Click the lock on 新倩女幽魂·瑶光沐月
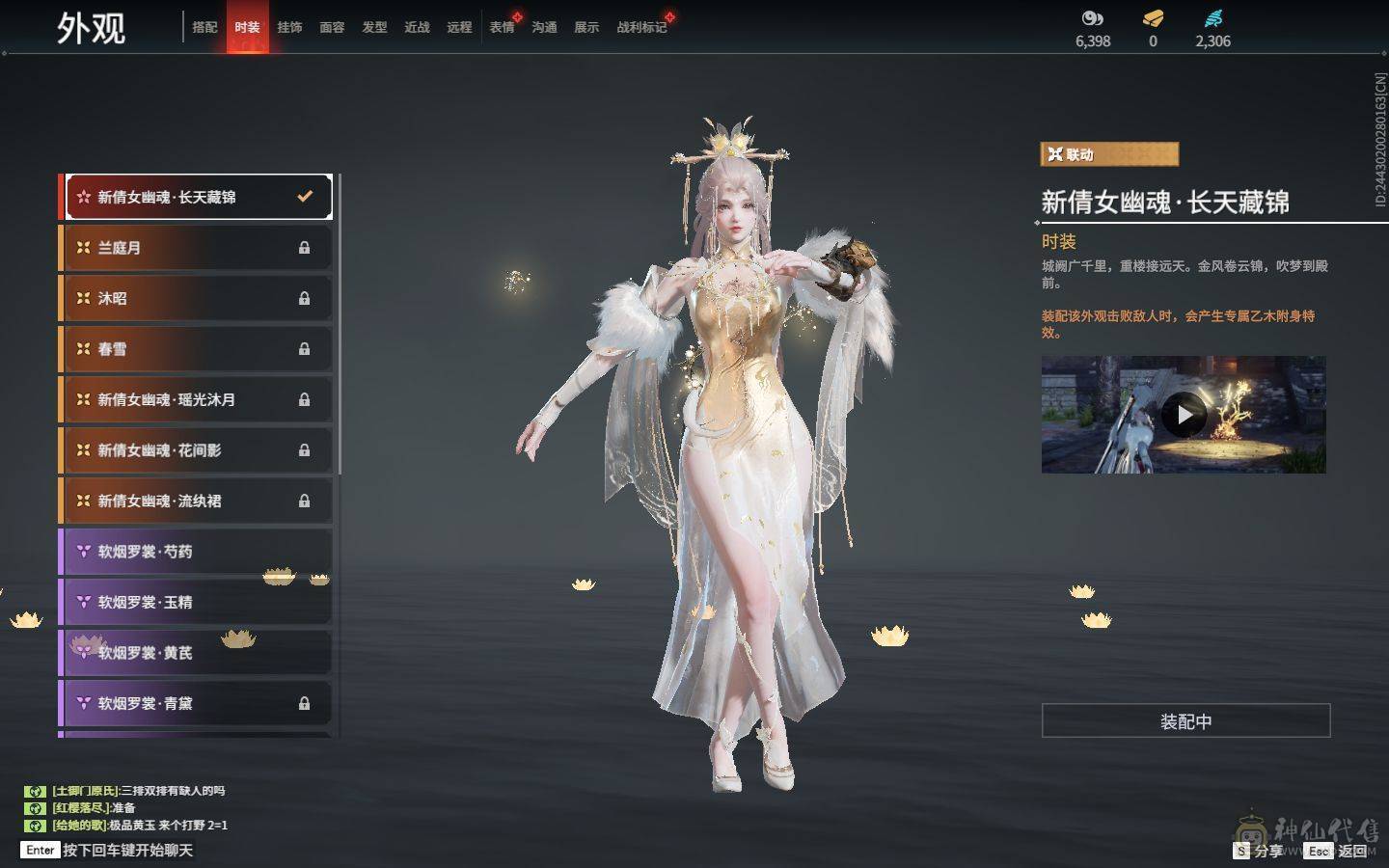 pos(305,399)
